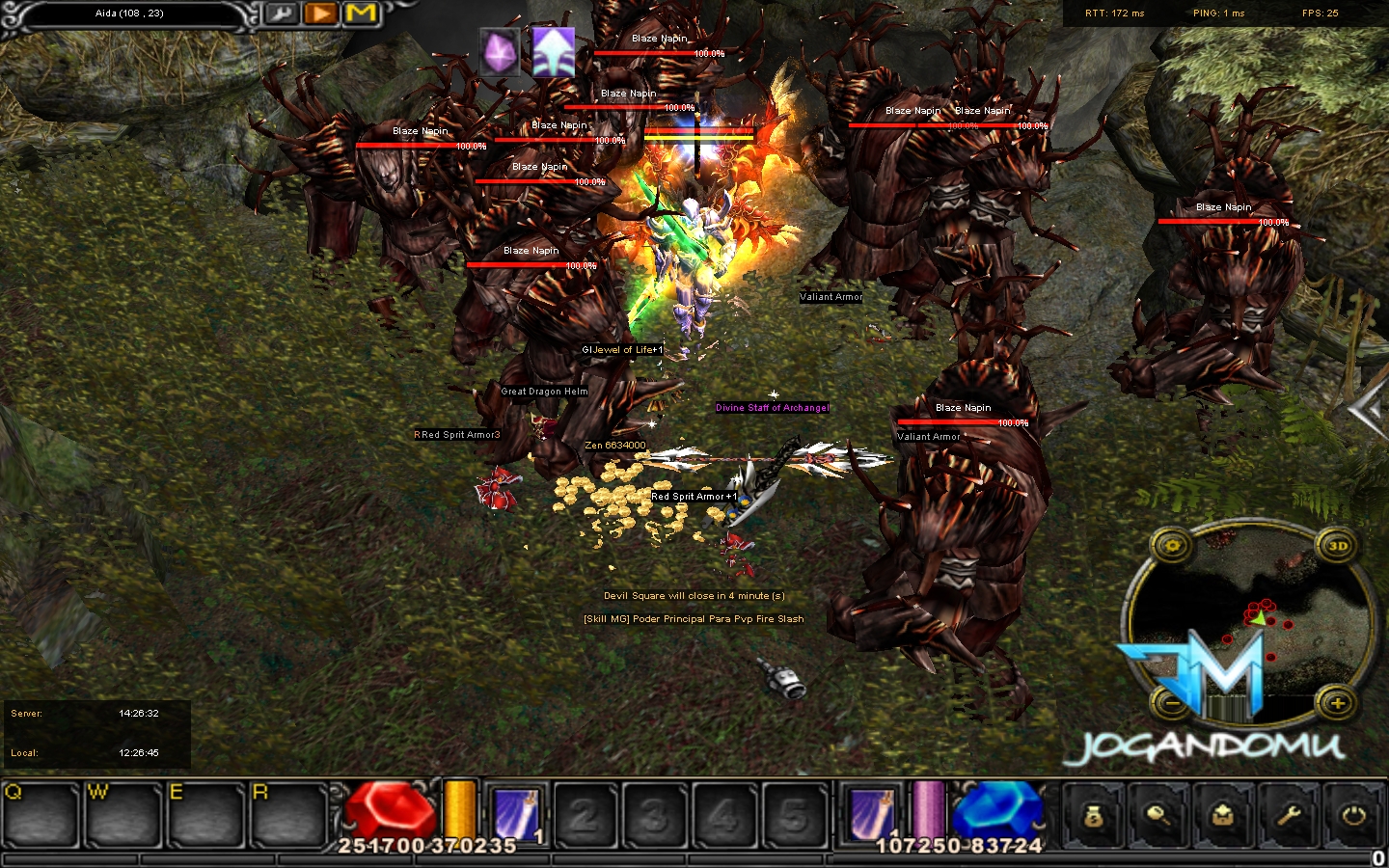Zoom in the minimap with plus button
The image size is (1389, 868).
(1337, 703)
